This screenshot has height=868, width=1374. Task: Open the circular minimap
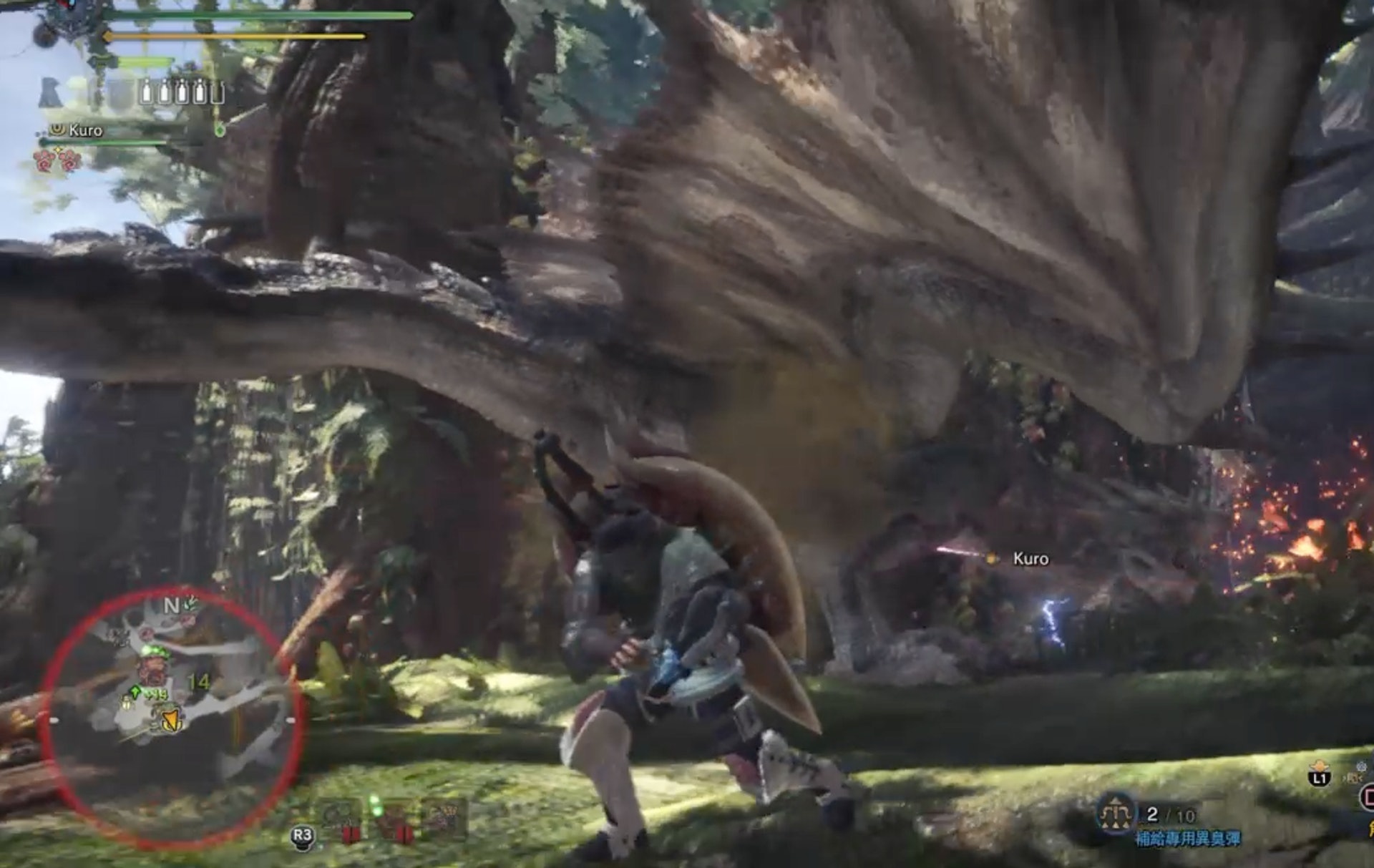[x=172, y=719]
